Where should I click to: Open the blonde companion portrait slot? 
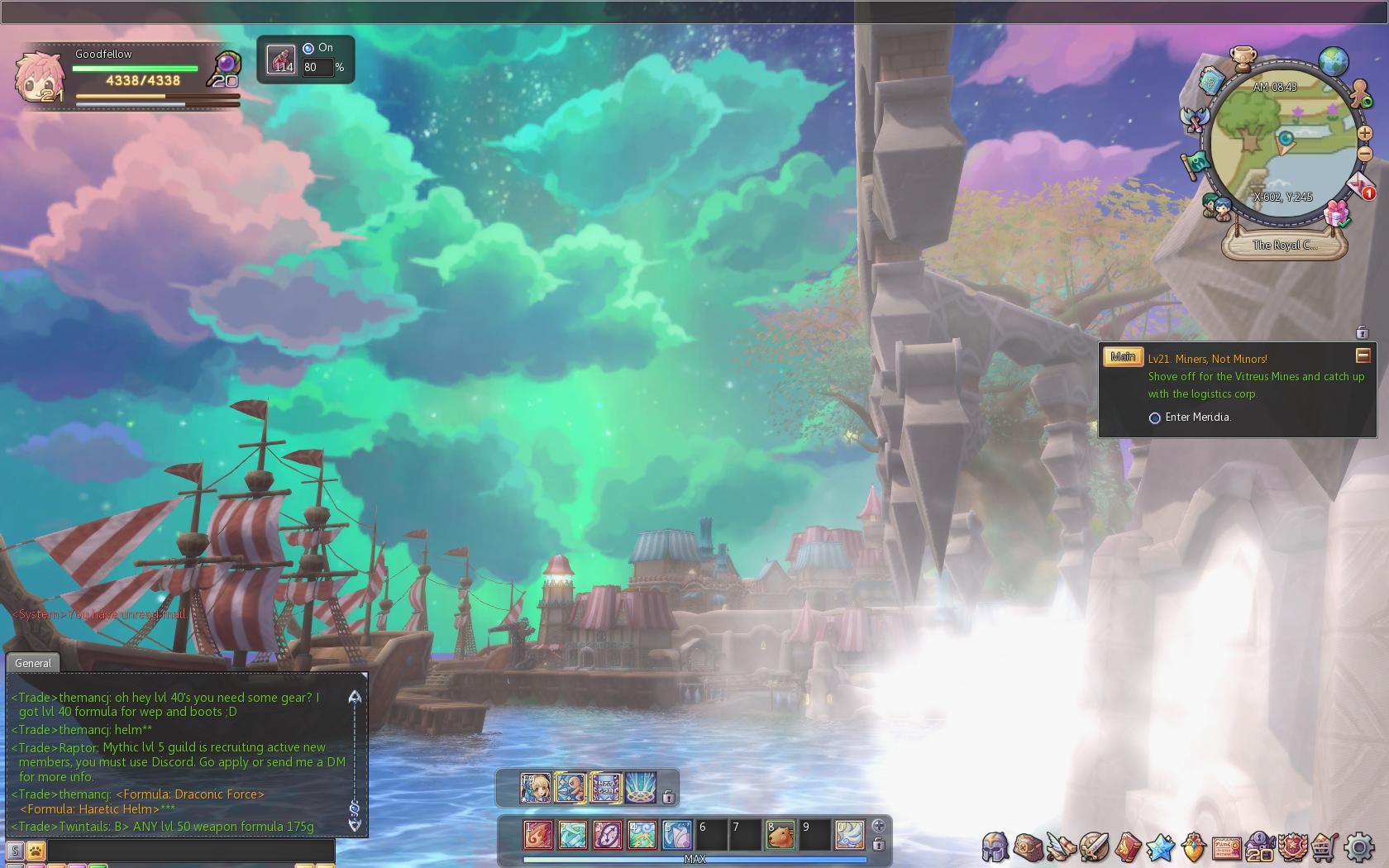tap(535, 788)
